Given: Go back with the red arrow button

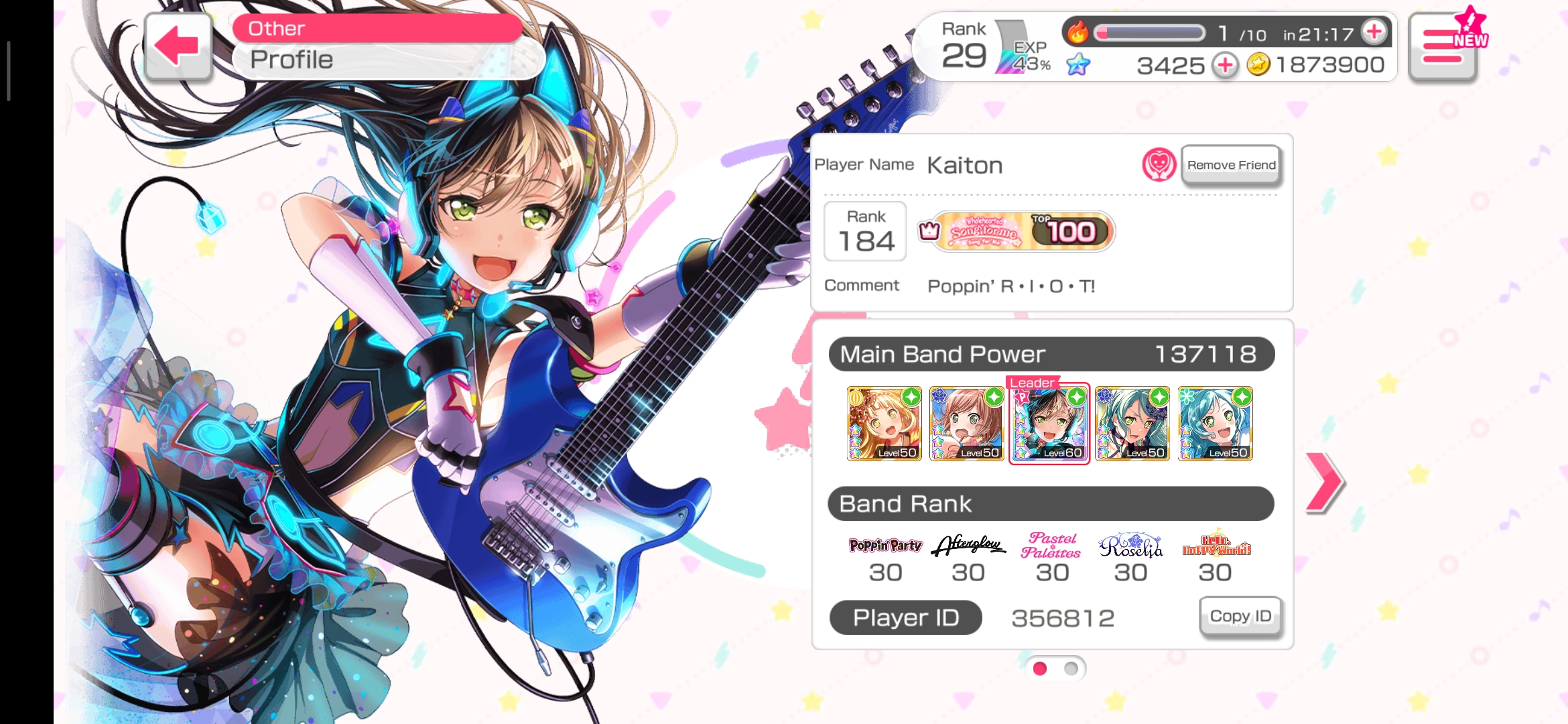Looking at the screenshot, I should point(178,46).
